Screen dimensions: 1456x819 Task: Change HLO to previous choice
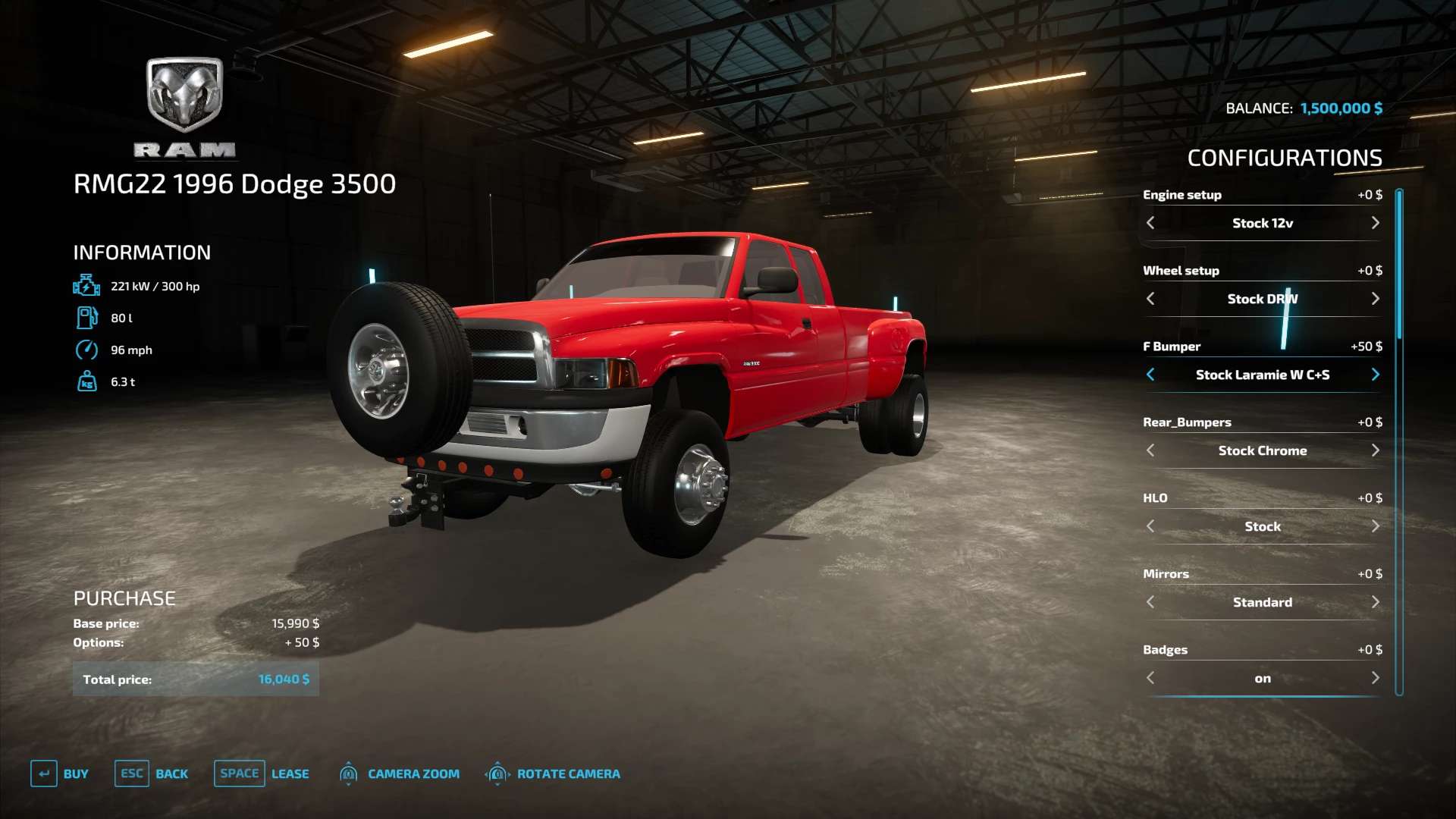pos(1150,526)
